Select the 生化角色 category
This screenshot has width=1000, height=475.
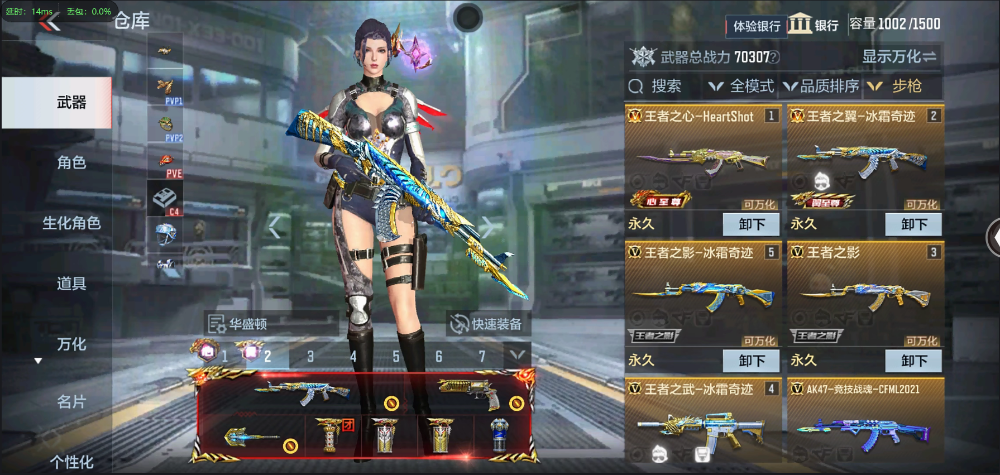pyautogui.click(x=71, y=223)
